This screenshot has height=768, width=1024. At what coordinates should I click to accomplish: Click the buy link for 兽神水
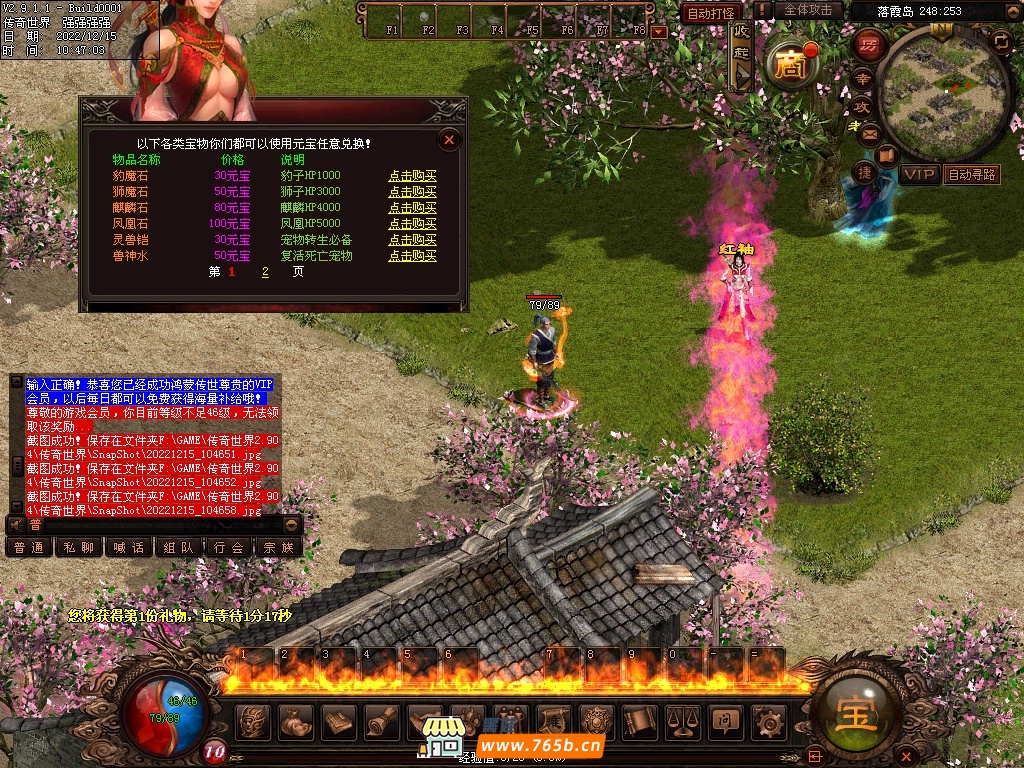point(412,256)
